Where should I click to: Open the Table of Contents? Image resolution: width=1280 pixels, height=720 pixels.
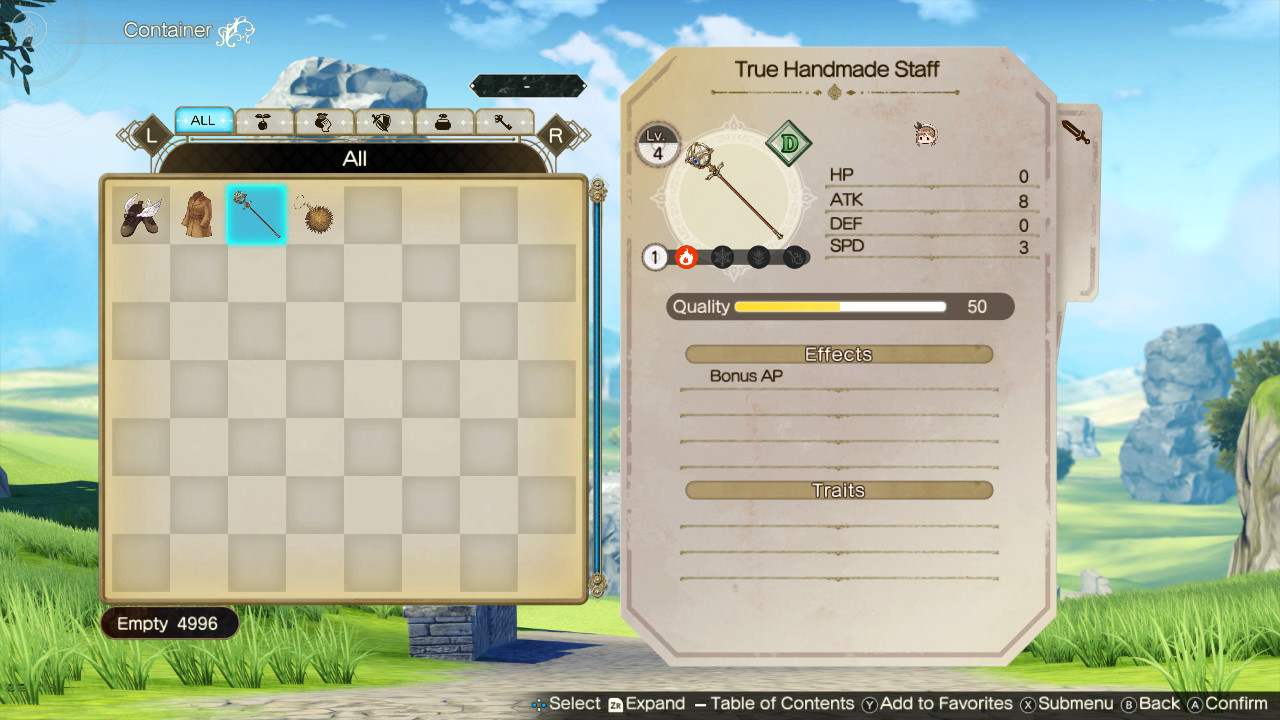click(768, 703)
